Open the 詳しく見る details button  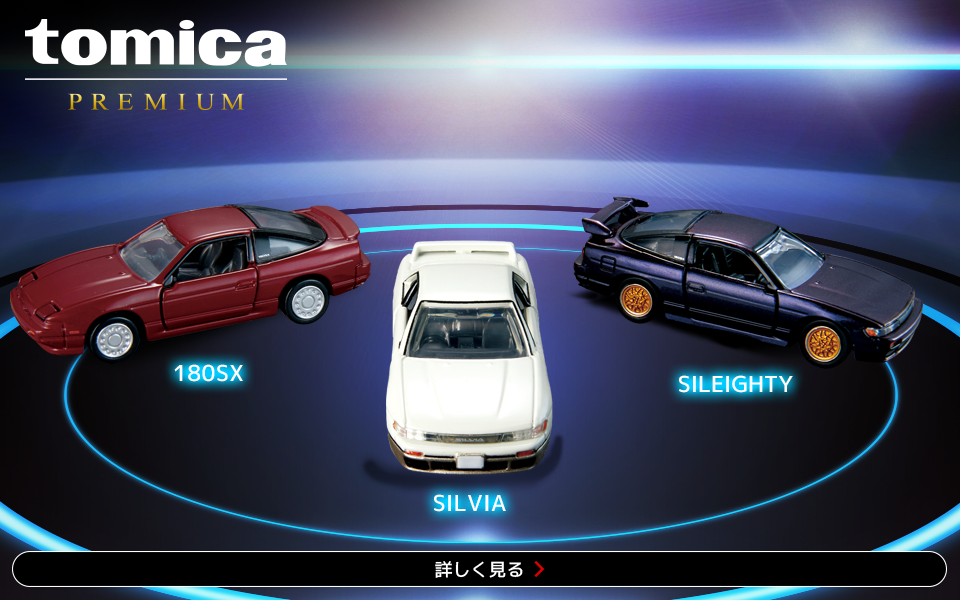[479, 569]
